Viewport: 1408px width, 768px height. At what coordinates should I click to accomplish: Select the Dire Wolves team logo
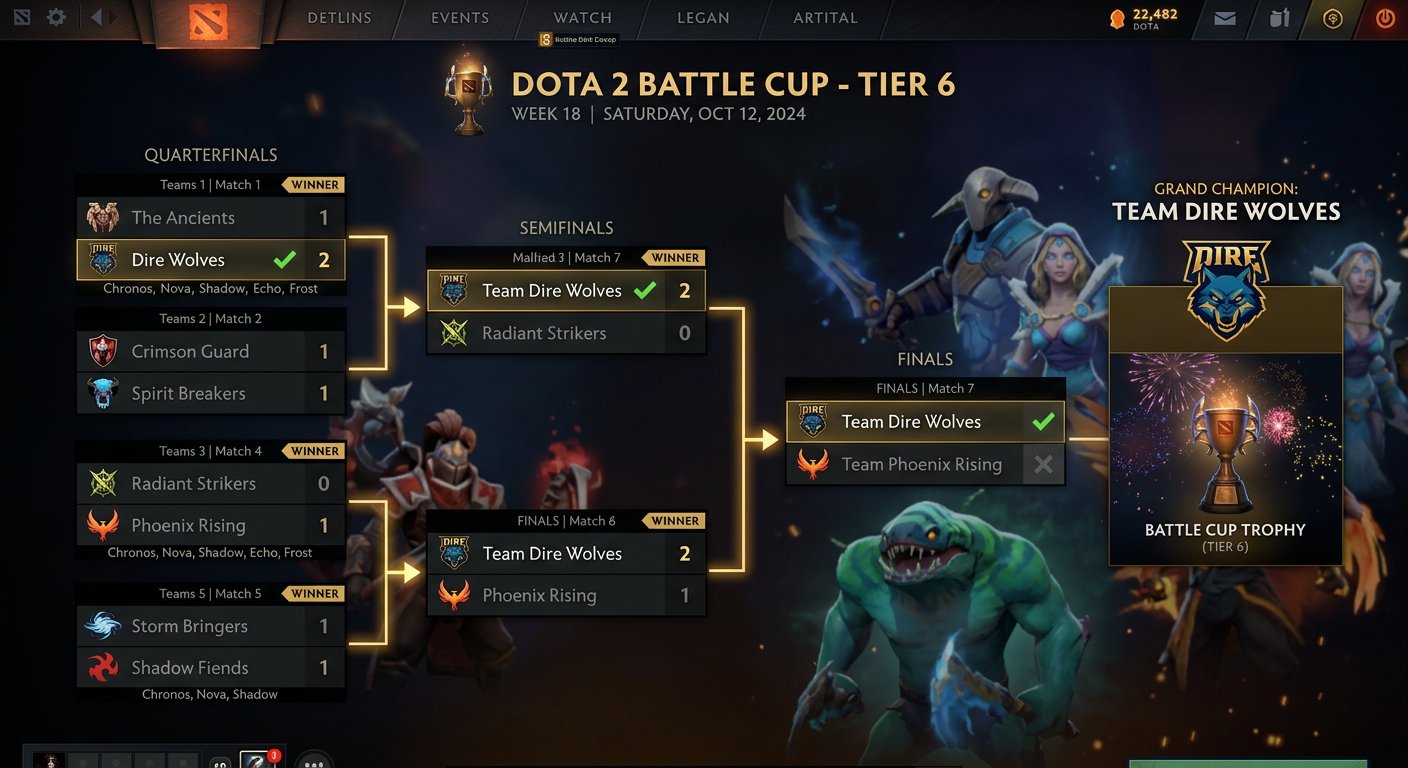(103, 259)
